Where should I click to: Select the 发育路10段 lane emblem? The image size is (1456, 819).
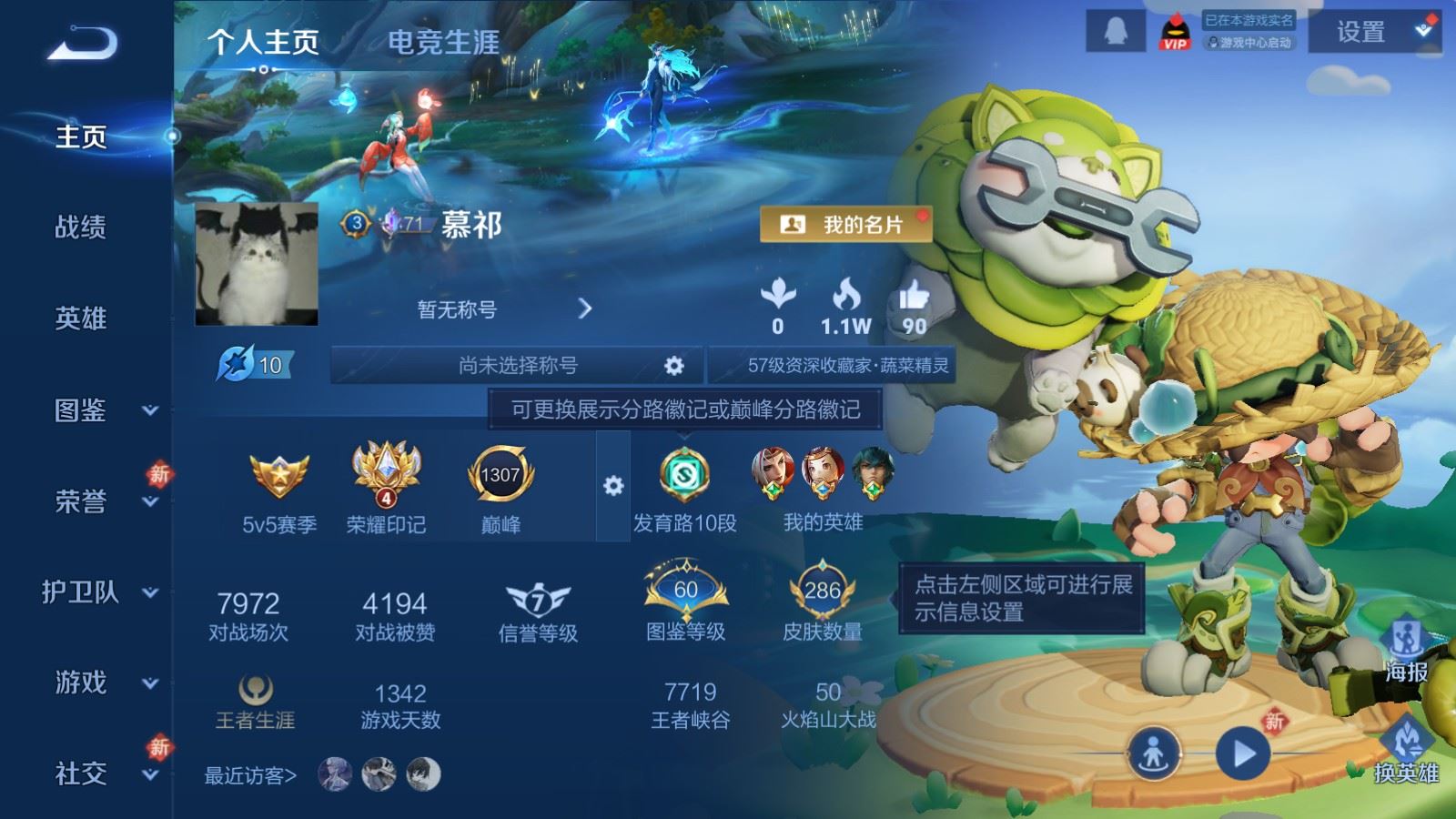pyautogui.click(x=682, y=473)
